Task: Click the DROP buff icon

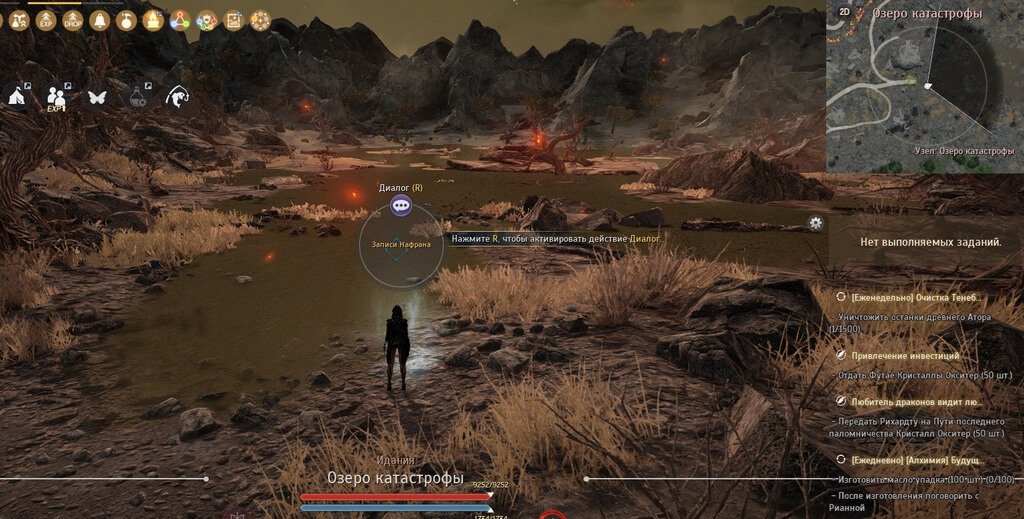Action: point(73,20)
